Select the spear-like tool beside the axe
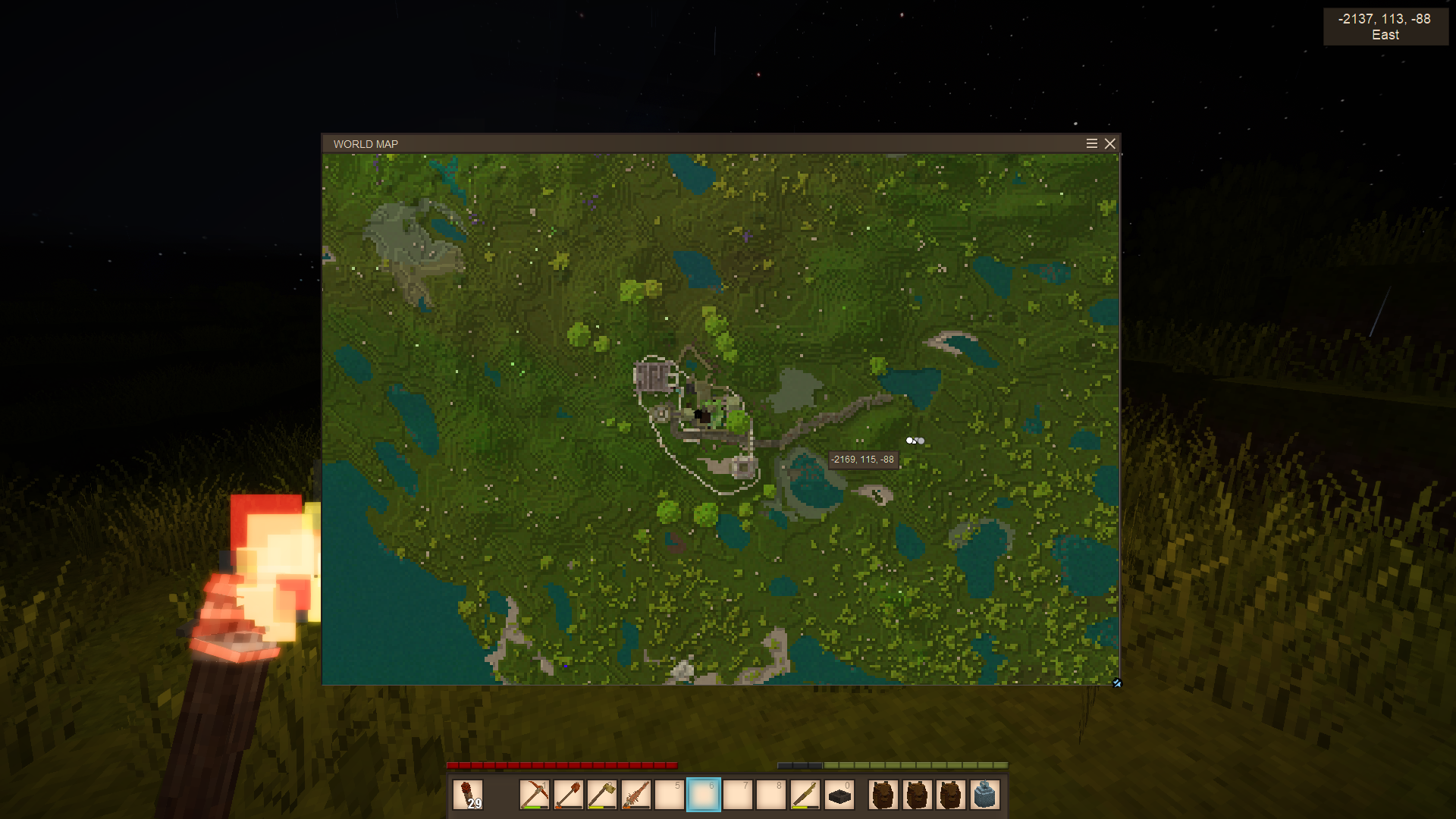Viewport: 1456px width, 819px height. pos(636,795)
